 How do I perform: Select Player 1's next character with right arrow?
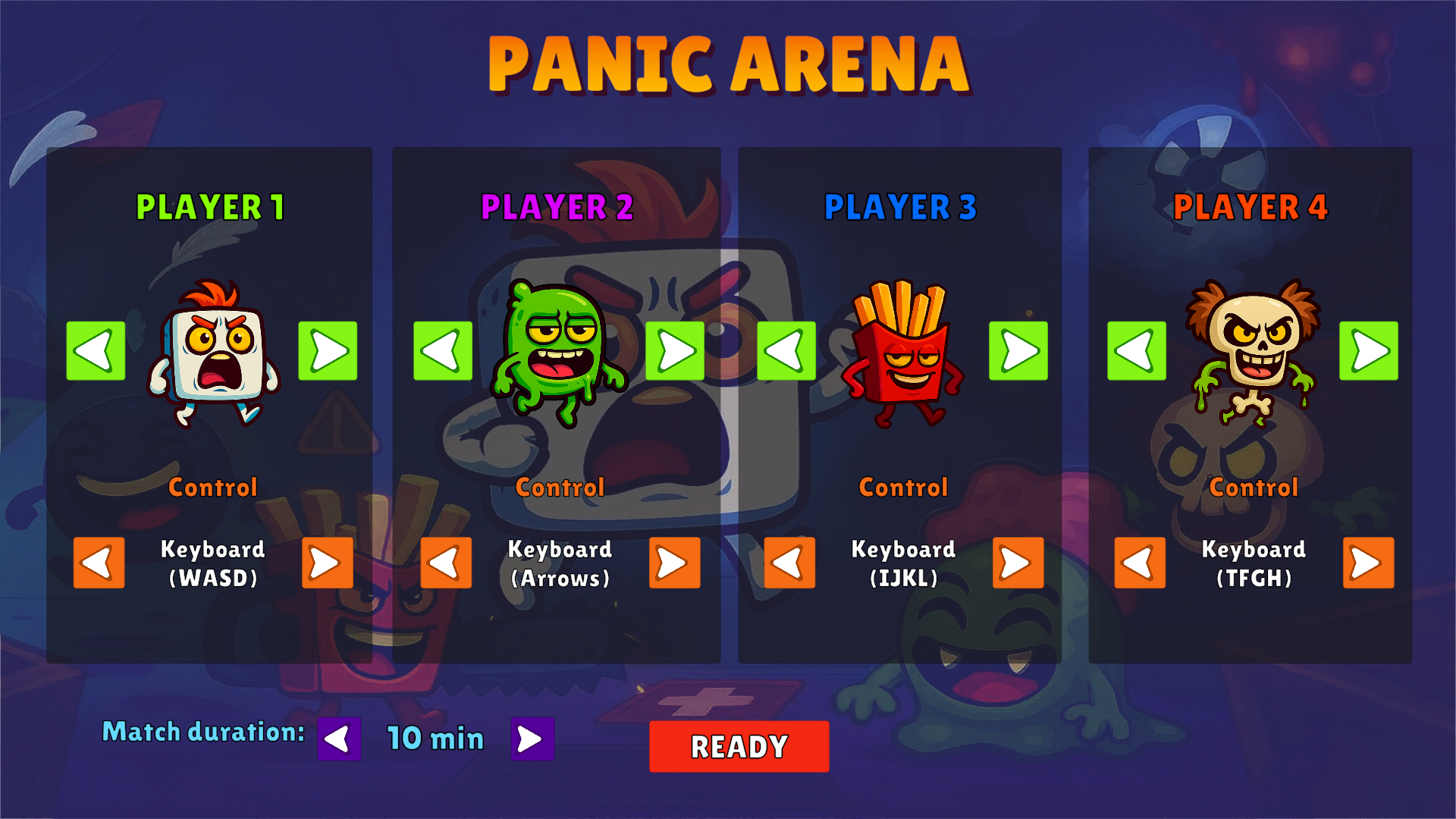[x=328, y=351]
